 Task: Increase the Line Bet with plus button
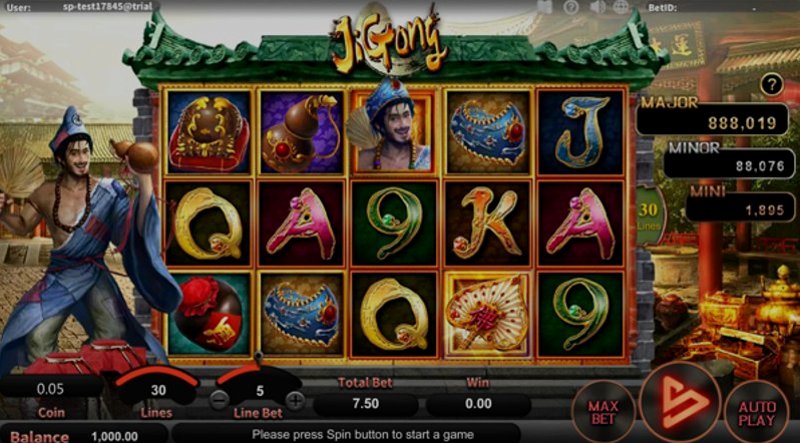[x=295, y=401]
